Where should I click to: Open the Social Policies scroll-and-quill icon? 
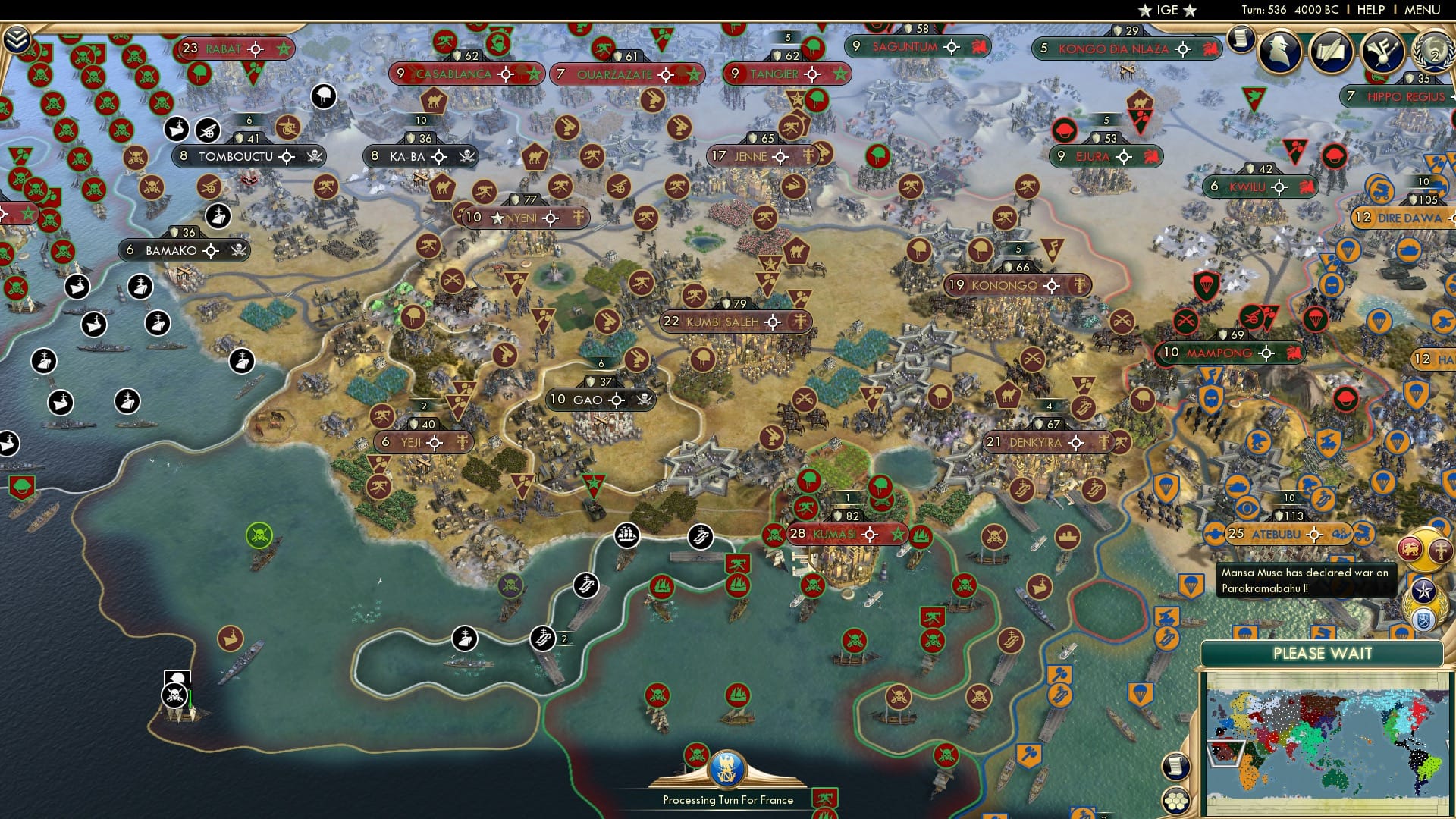click(1332, 52)
